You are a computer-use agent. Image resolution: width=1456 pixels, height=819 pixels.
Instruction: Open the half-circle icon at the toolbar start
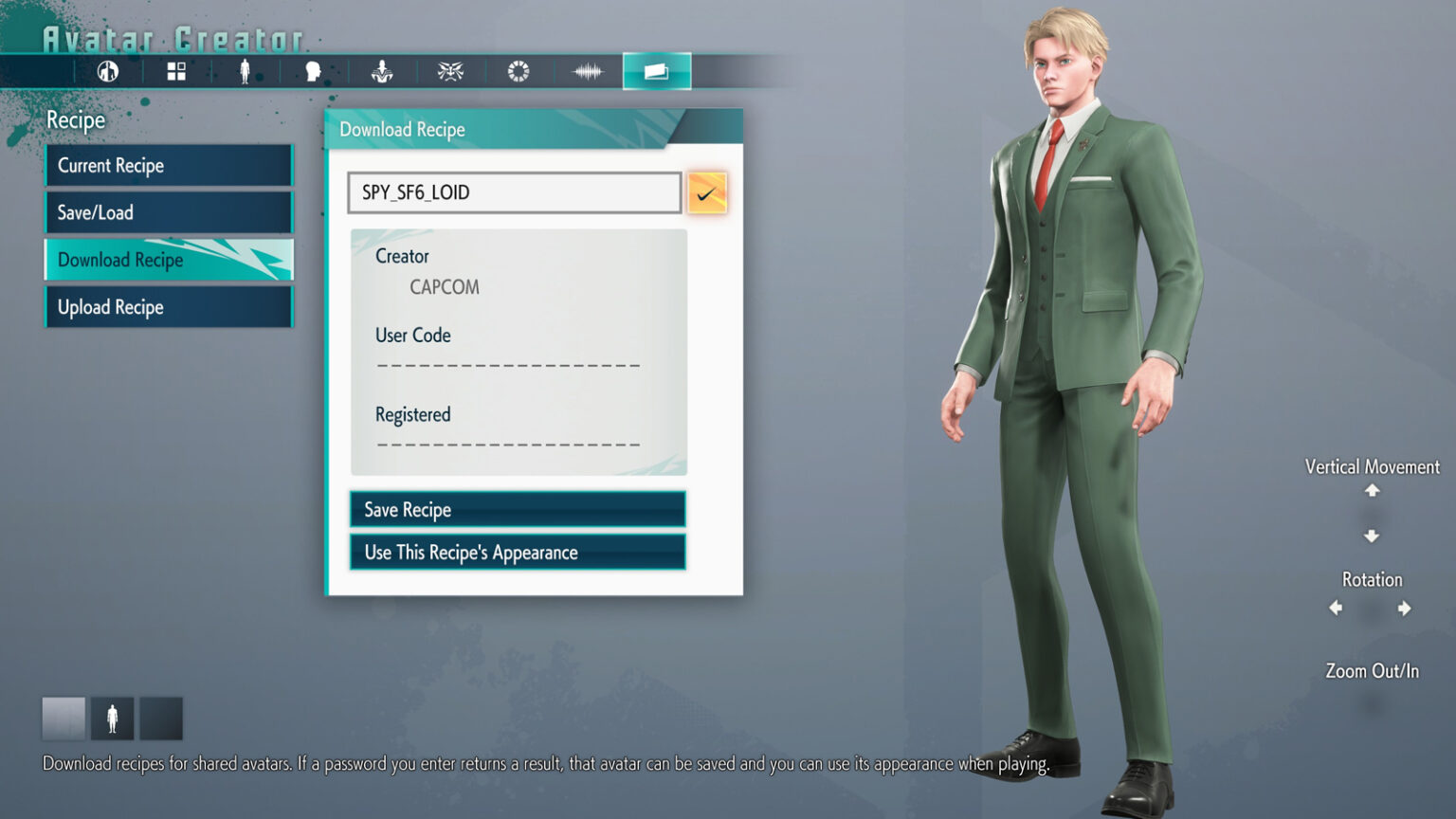[x=107, y=70]
